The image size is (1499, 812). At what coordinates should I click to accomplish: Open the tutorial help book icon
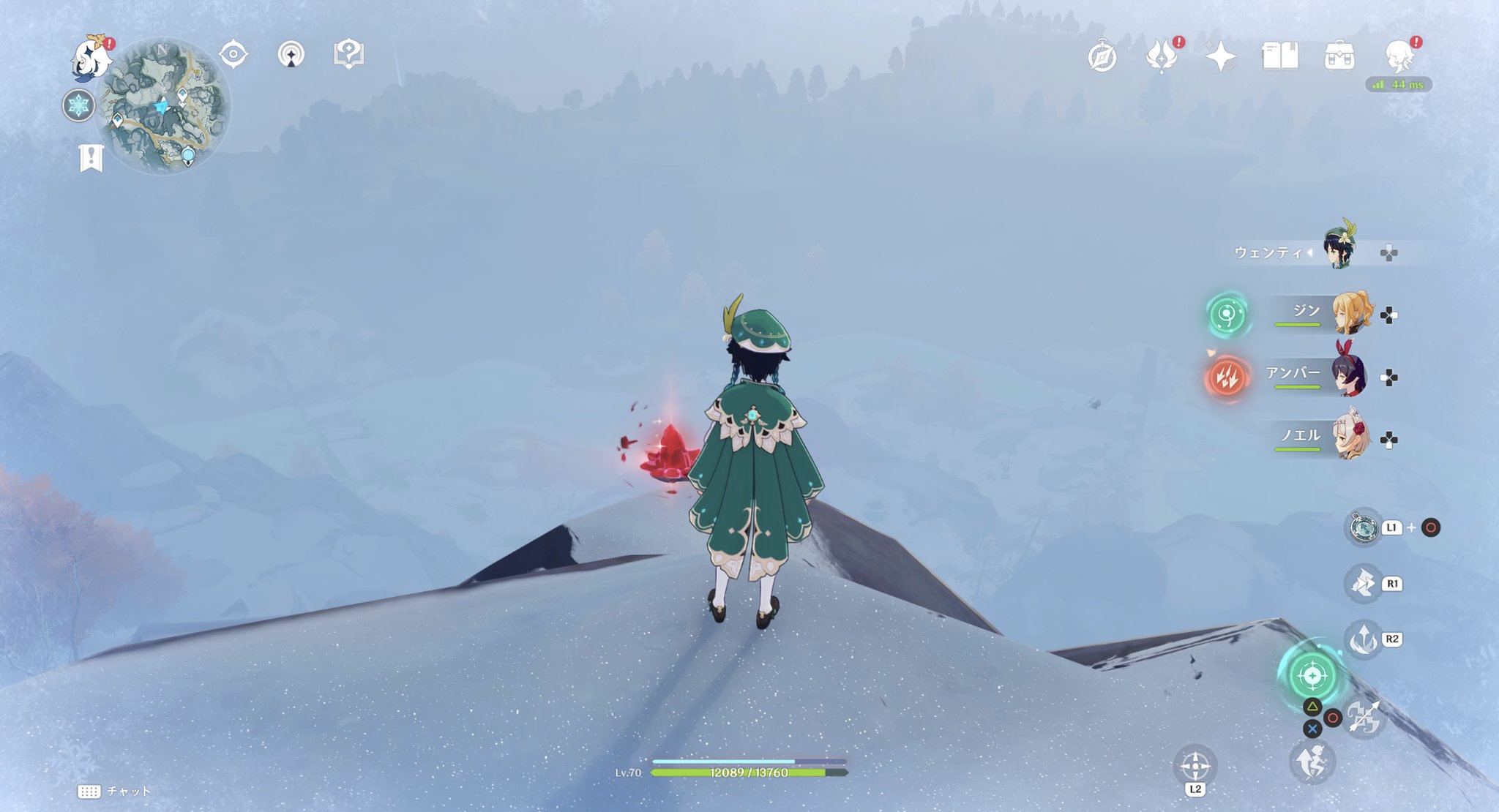coord(350,53)
